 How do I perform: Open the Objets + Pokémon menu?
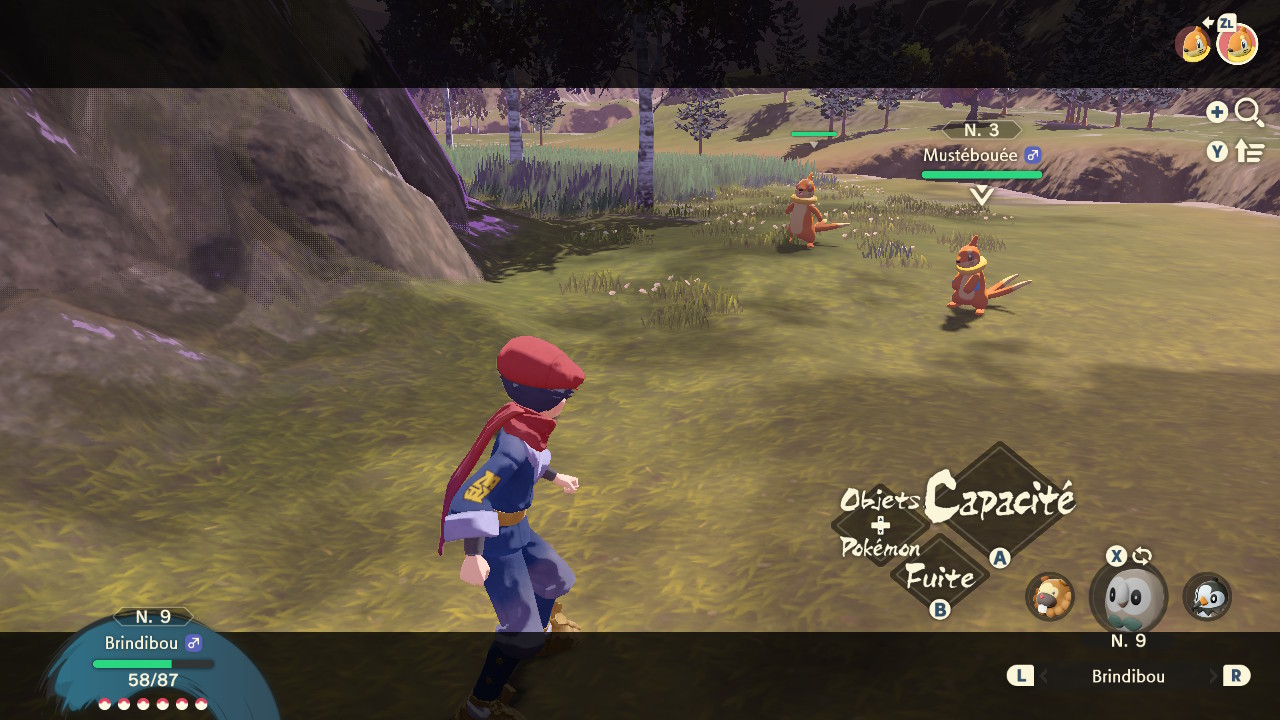880,524
